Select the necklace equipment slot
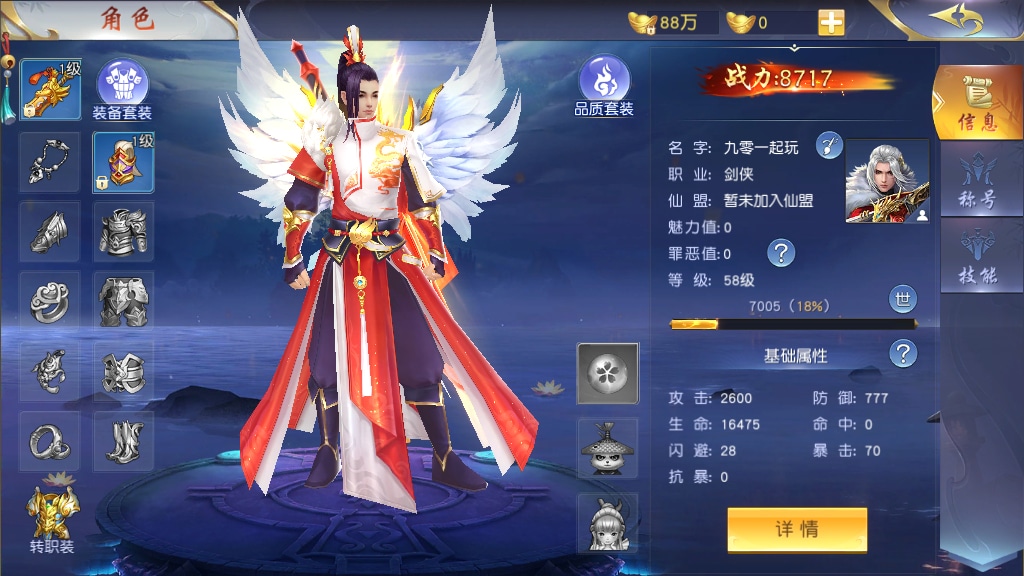 50,162
